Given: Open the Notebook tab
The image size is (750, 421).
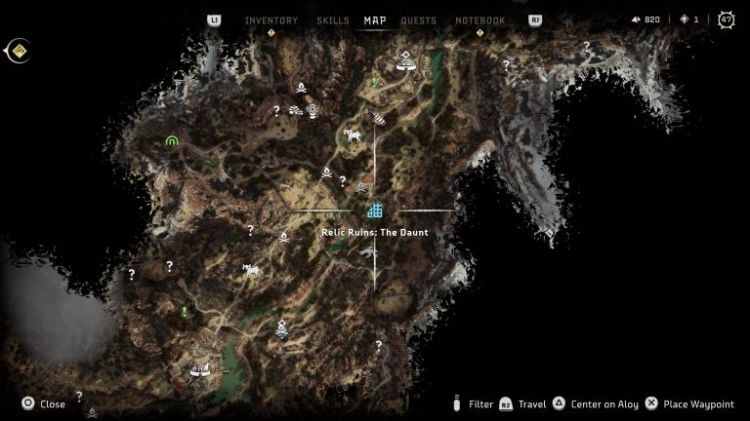Looking at the screenshot, I should (x=480, y=20).
